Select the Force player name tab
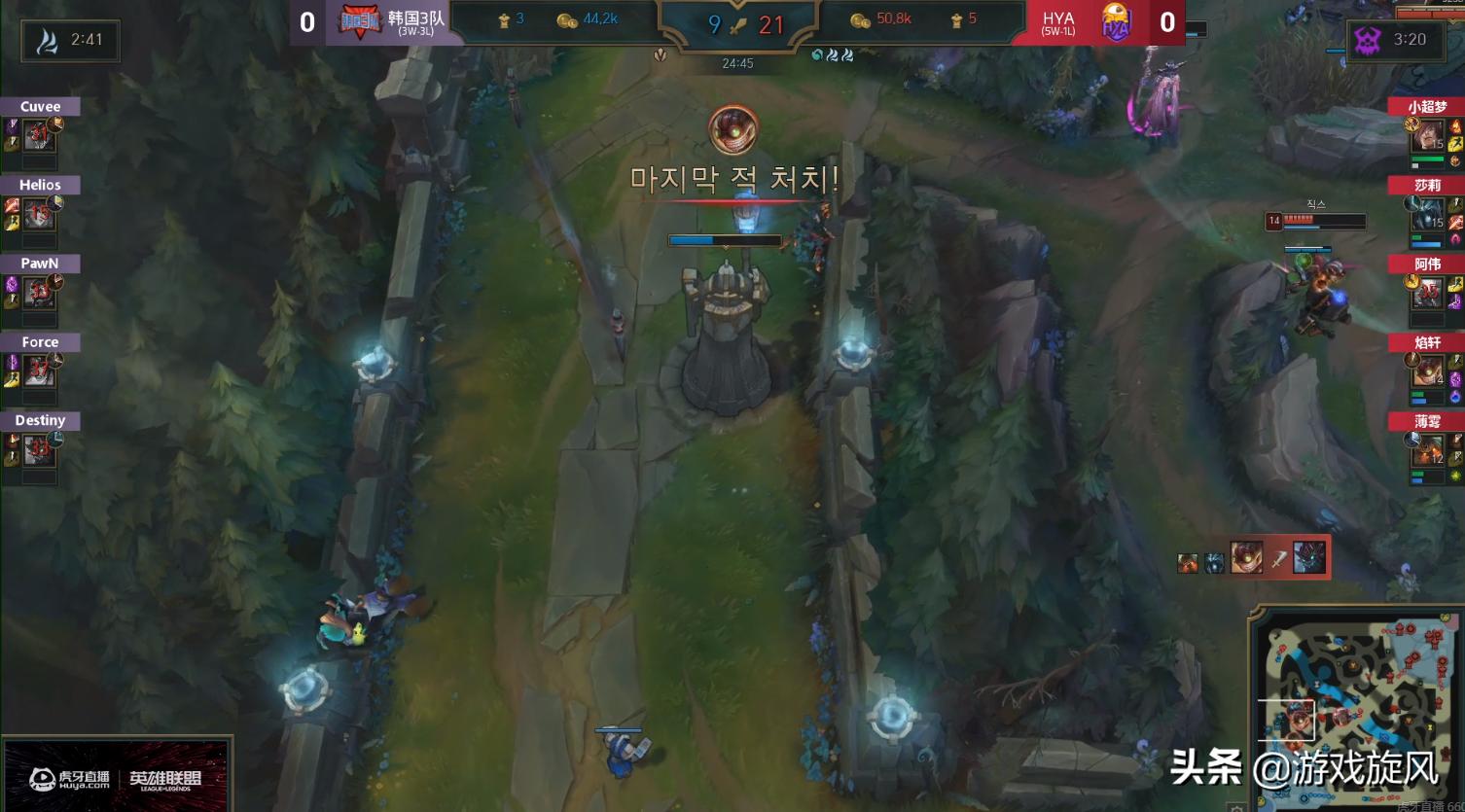 tap(39, 341)
